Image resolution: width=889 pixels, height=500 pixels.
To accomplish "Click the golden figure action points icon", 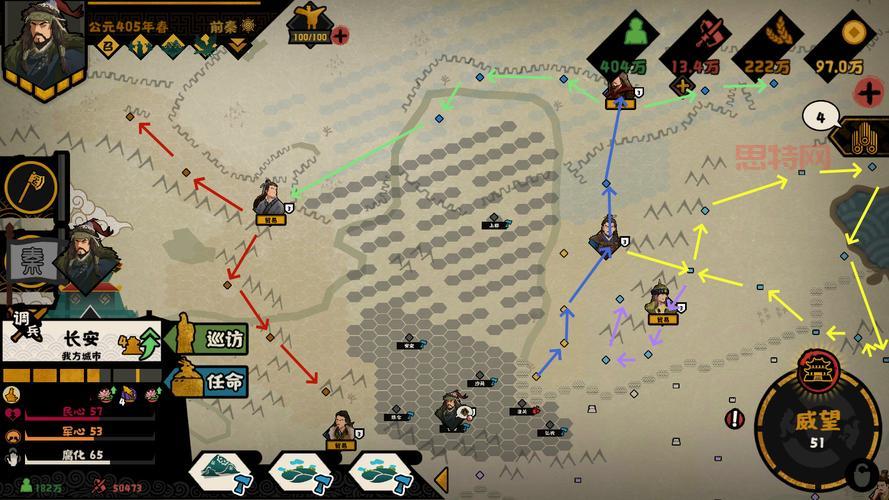I will coord(308,17).
